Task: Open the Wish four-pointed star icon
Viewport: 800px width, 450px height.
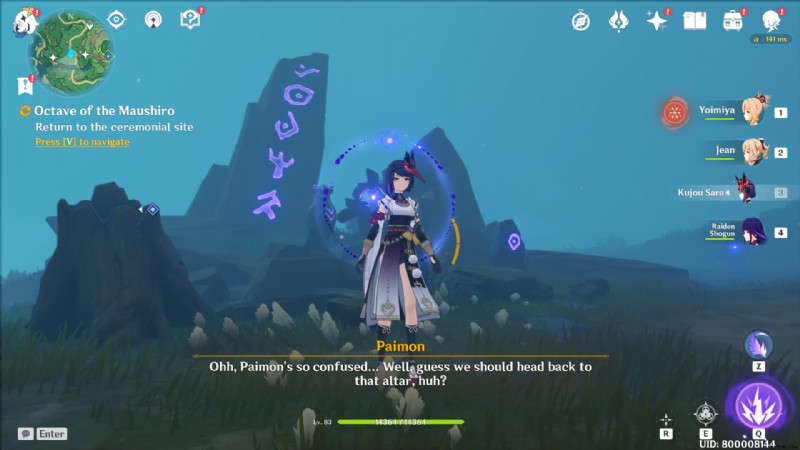Action: (x=656, y=20)
